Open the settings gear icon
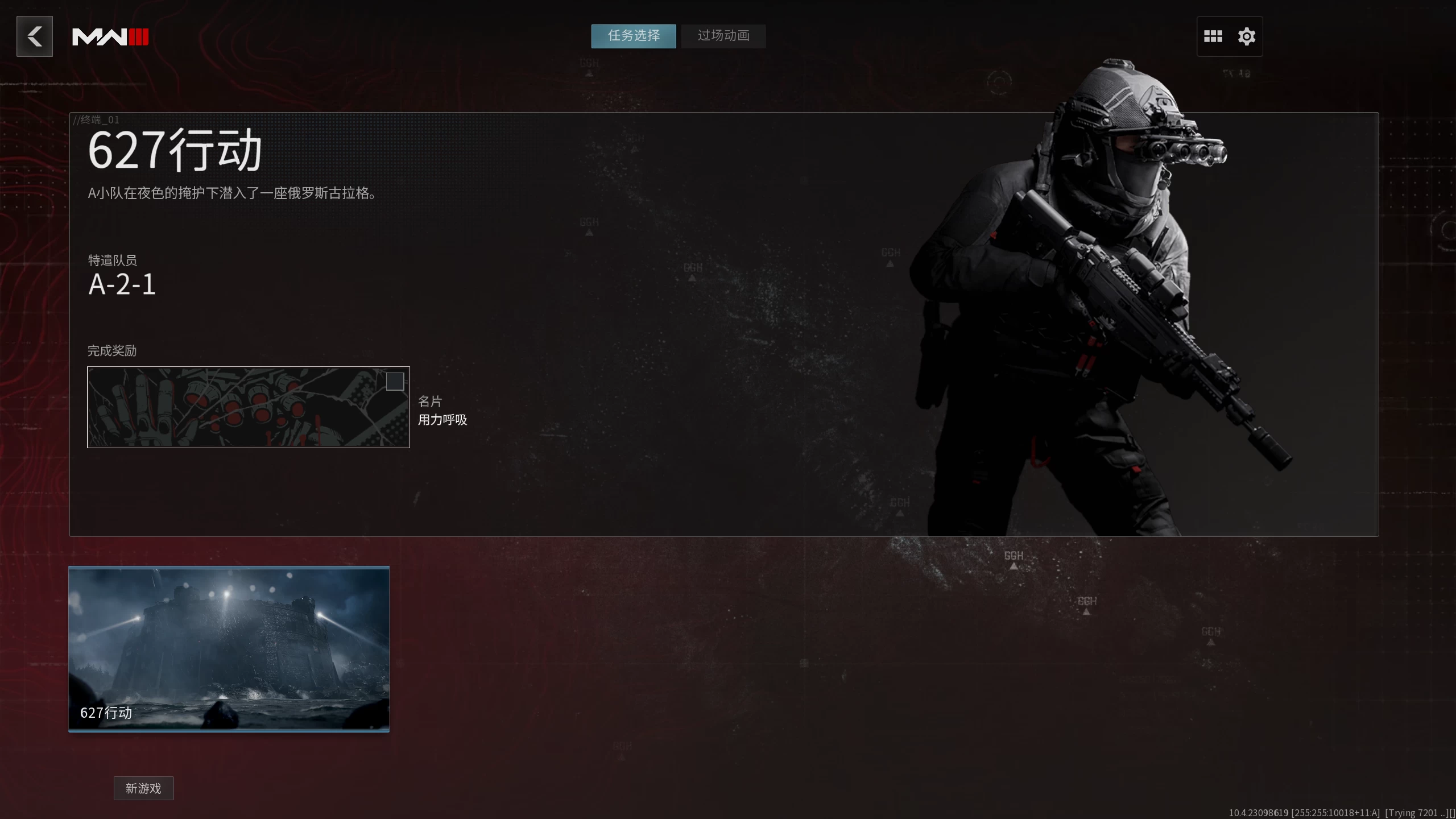Image resolution: width=1456 pixels, height=819 pixels. (1246, 36)
